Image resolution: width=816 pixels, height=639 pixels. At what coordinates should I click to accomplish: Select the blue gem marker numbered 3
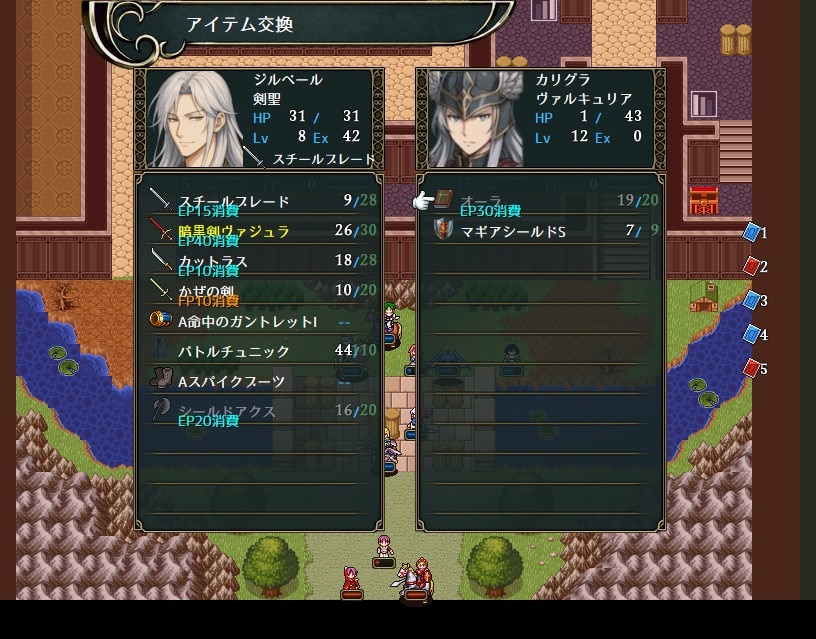click(x=752, y=301)
